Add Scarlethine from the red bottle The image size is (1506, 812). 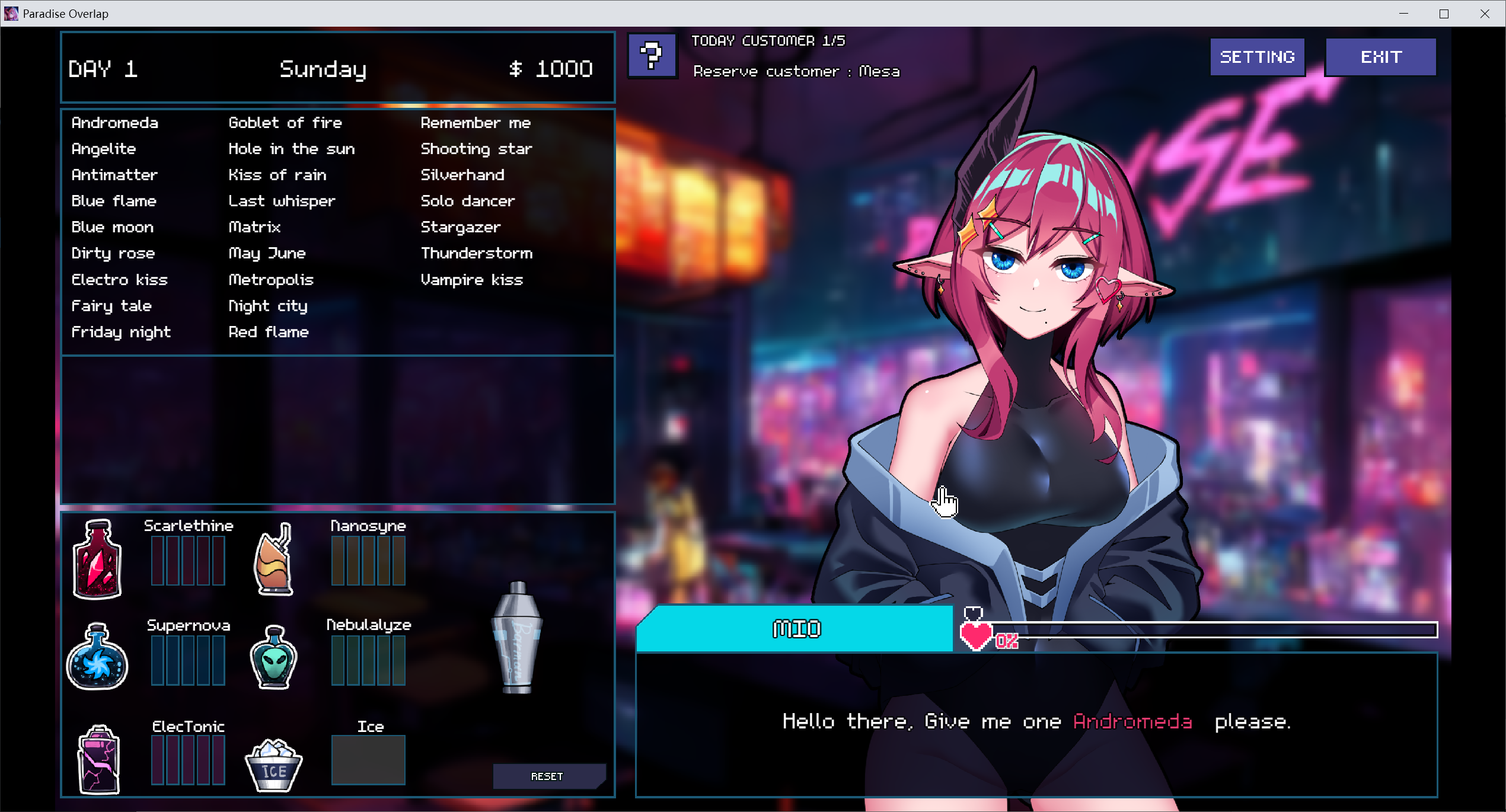pyautogui.click(x=97, y=559)
